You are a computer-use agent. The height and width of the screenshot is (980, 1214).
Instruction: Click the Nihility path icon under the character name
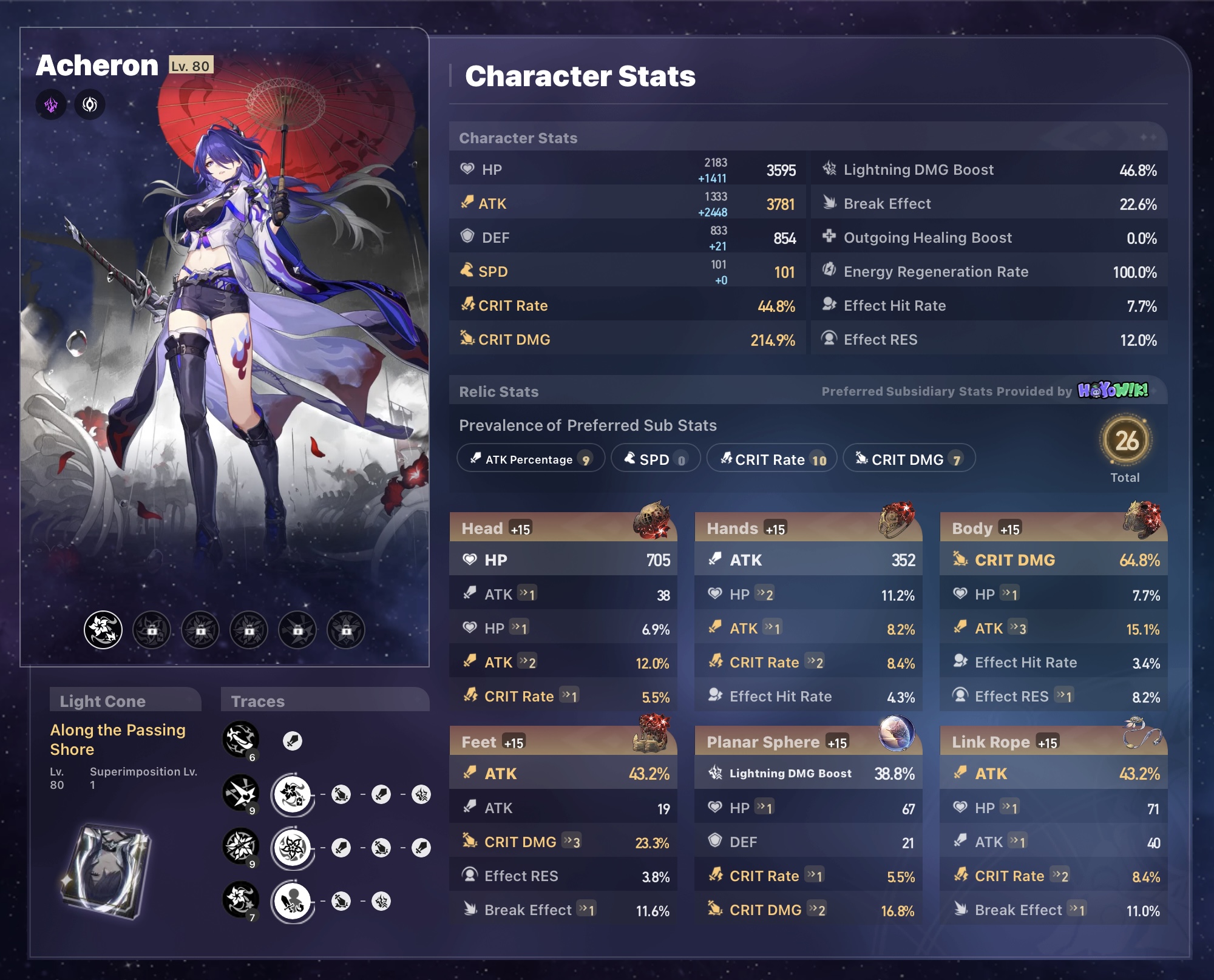(89, 104)
